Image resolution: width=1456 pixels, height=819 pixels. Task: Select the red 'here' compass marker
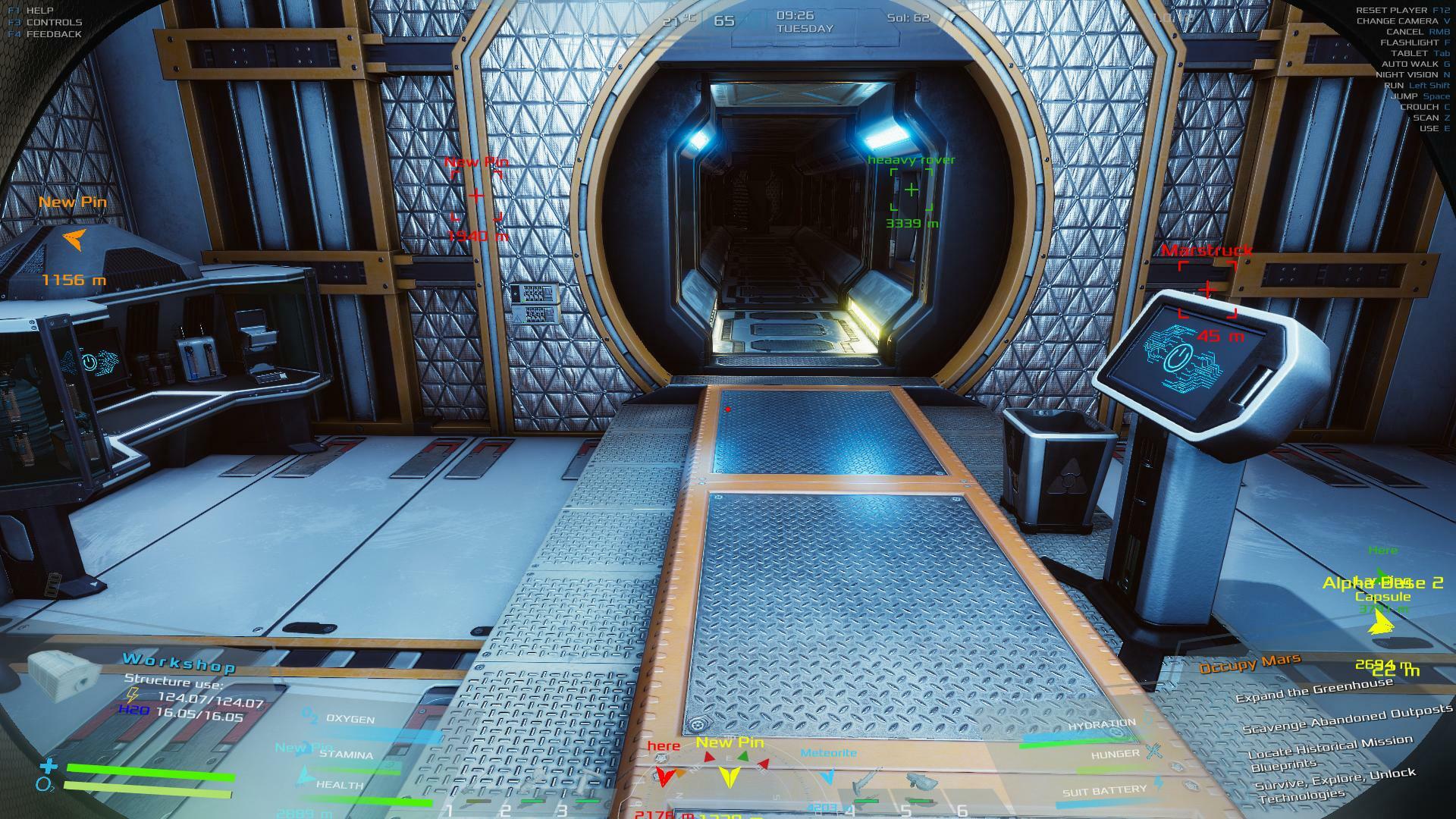664,776
